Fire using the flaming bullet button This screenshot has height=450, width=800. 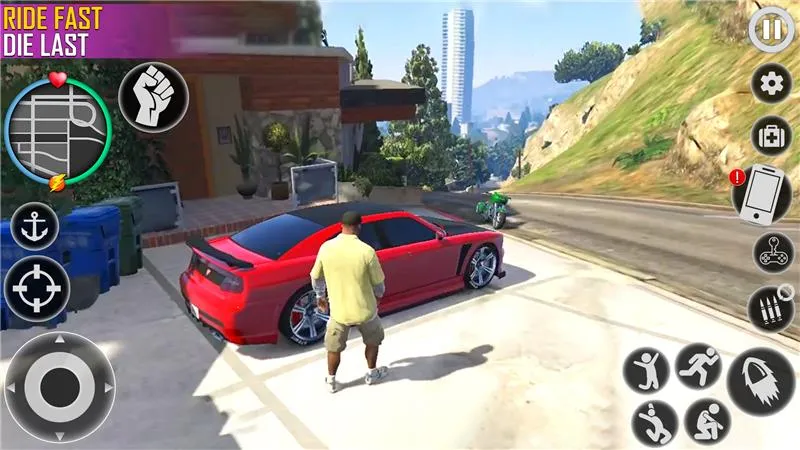760,381
